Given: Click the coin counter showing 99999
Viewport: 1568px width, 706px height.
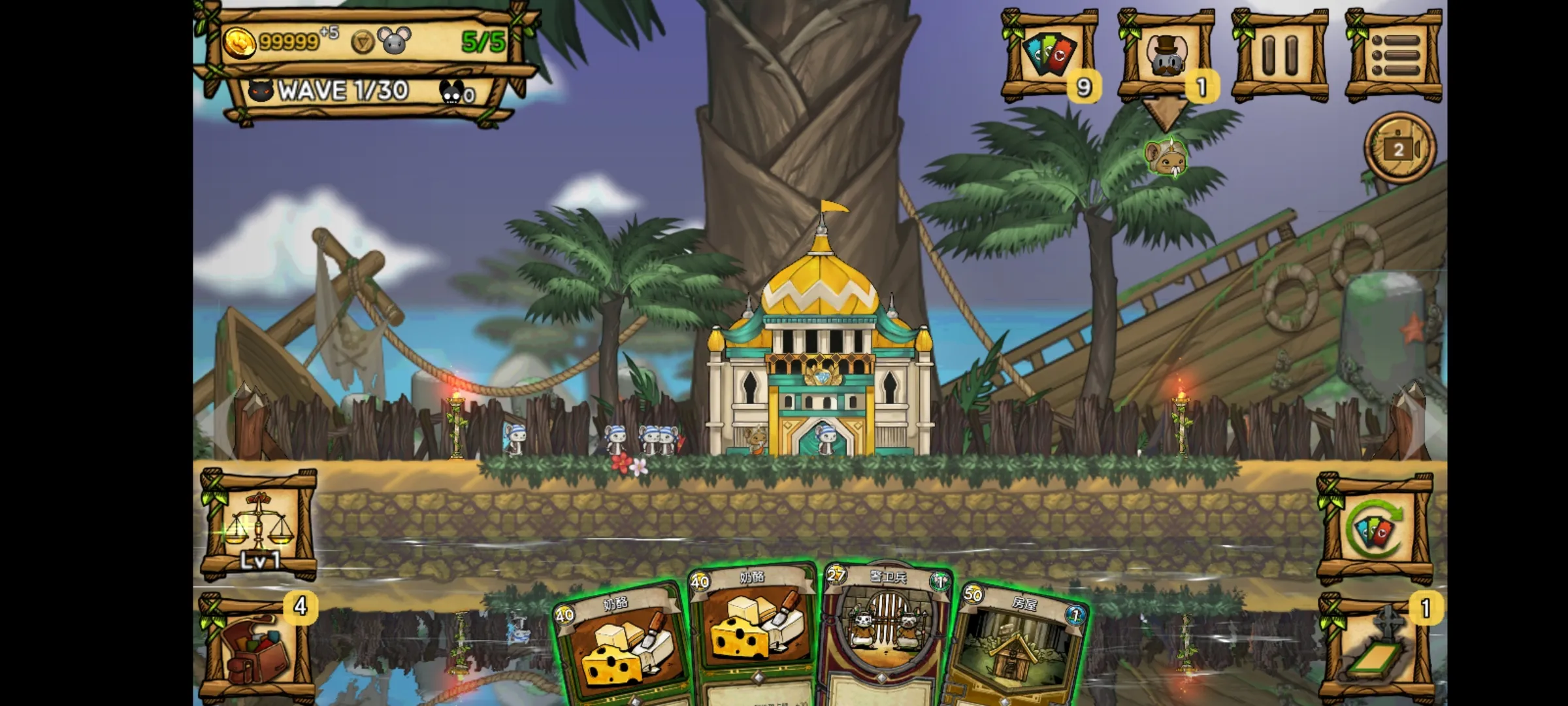Looking at the screenshot, I should [281, 41].
